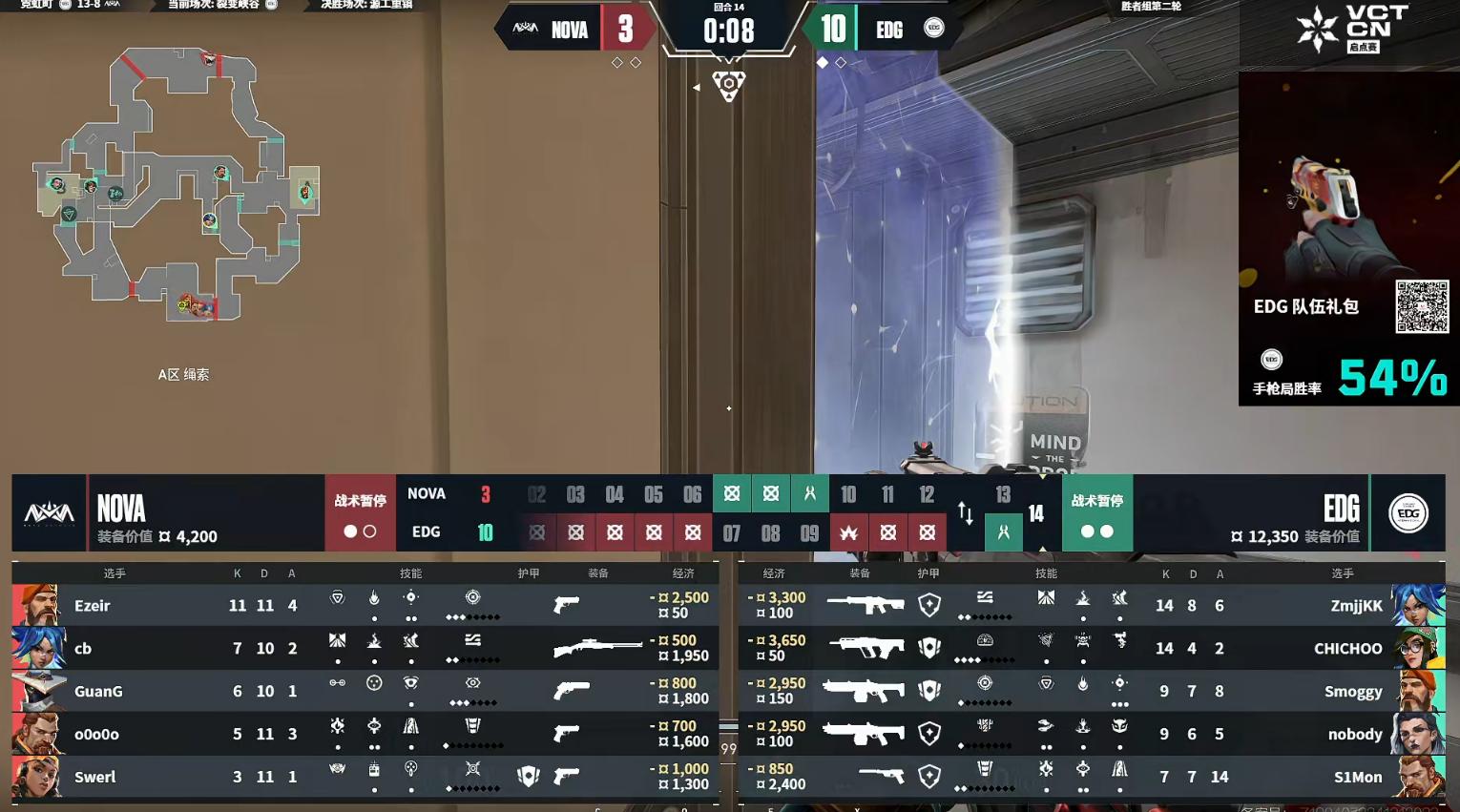Select NOVA's red tactical pause box
The width and height of the screenshot is (1460, 812).
pos(360,513)
